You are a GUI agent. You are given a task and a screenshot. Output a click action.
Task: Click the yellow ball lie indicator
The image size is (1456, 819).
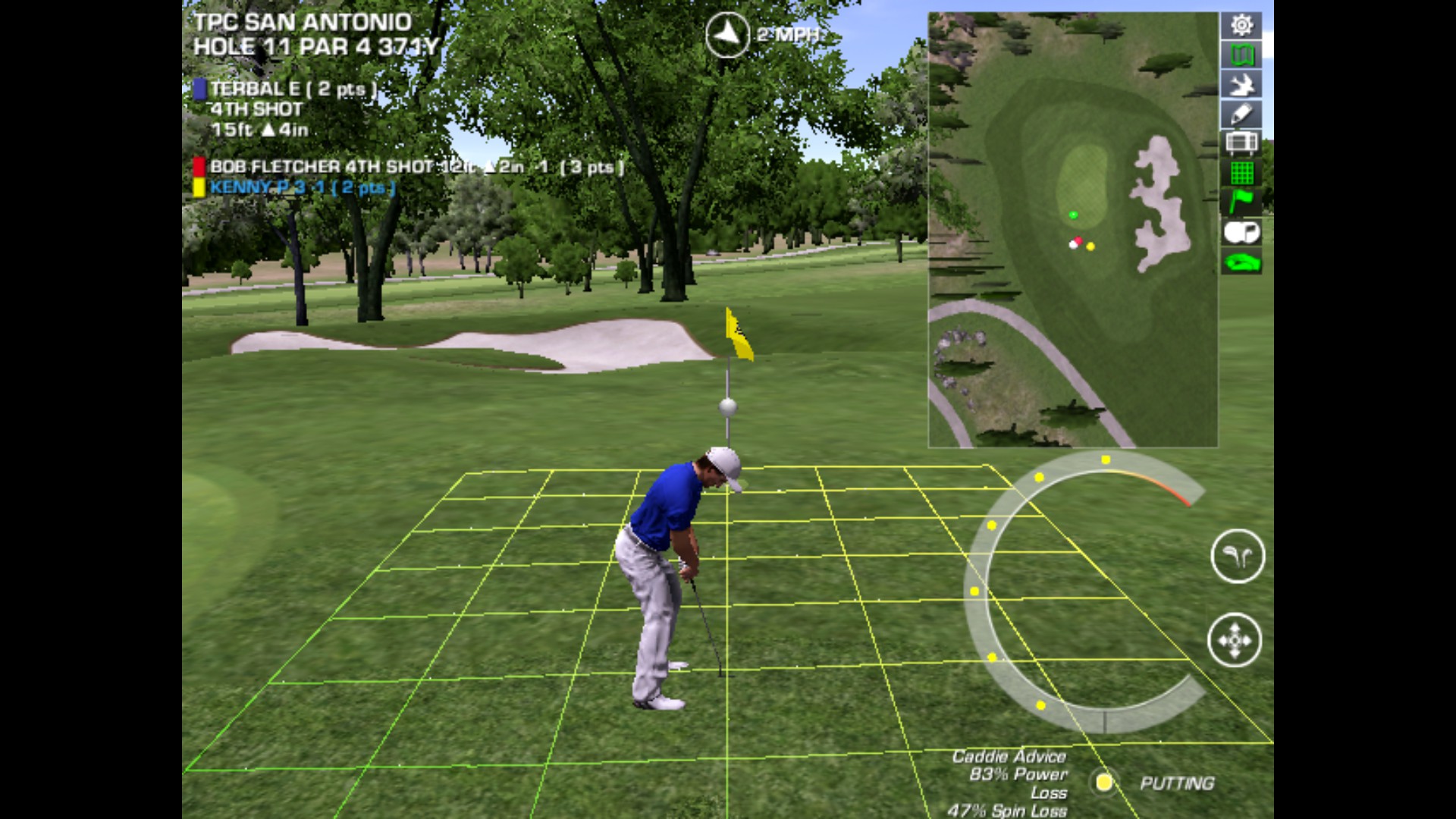[x=1104, y=782]
